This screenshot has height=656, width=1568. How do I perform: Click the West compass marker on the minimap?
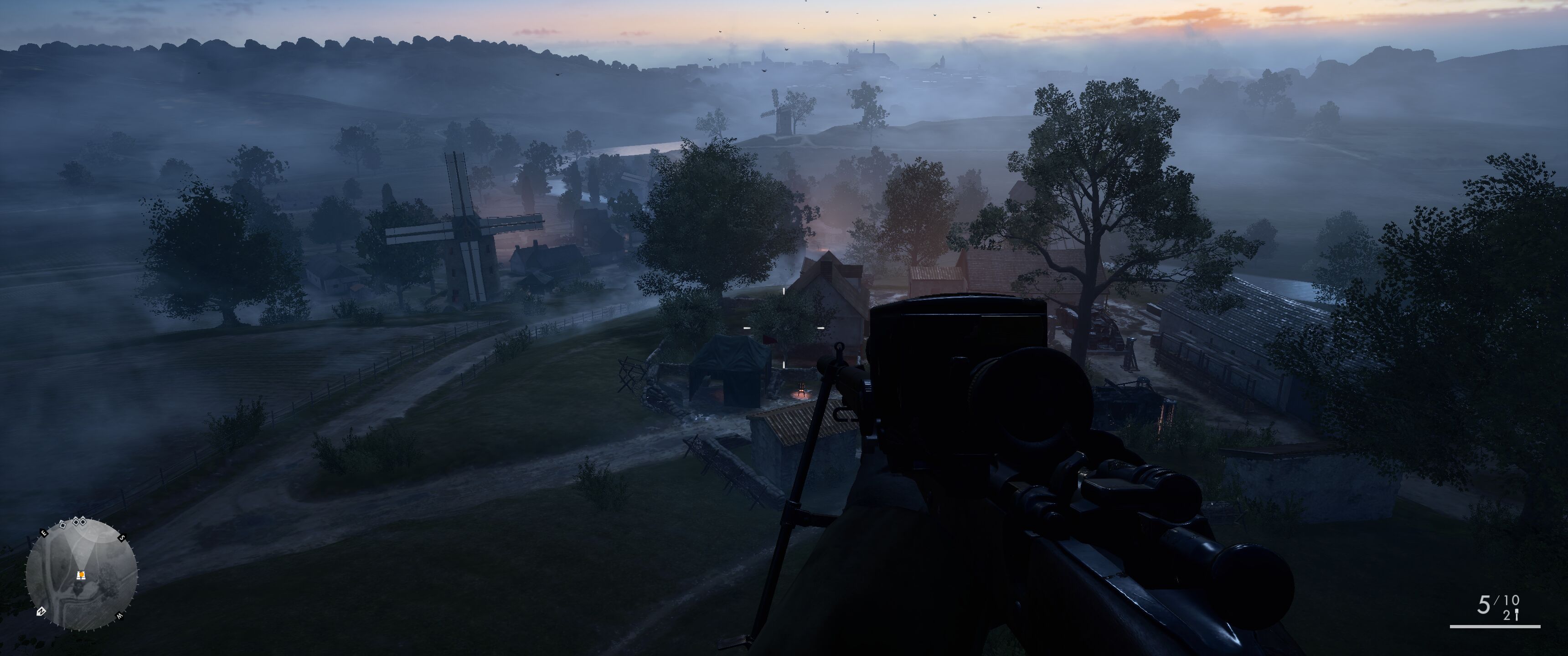tap(120, 615)
